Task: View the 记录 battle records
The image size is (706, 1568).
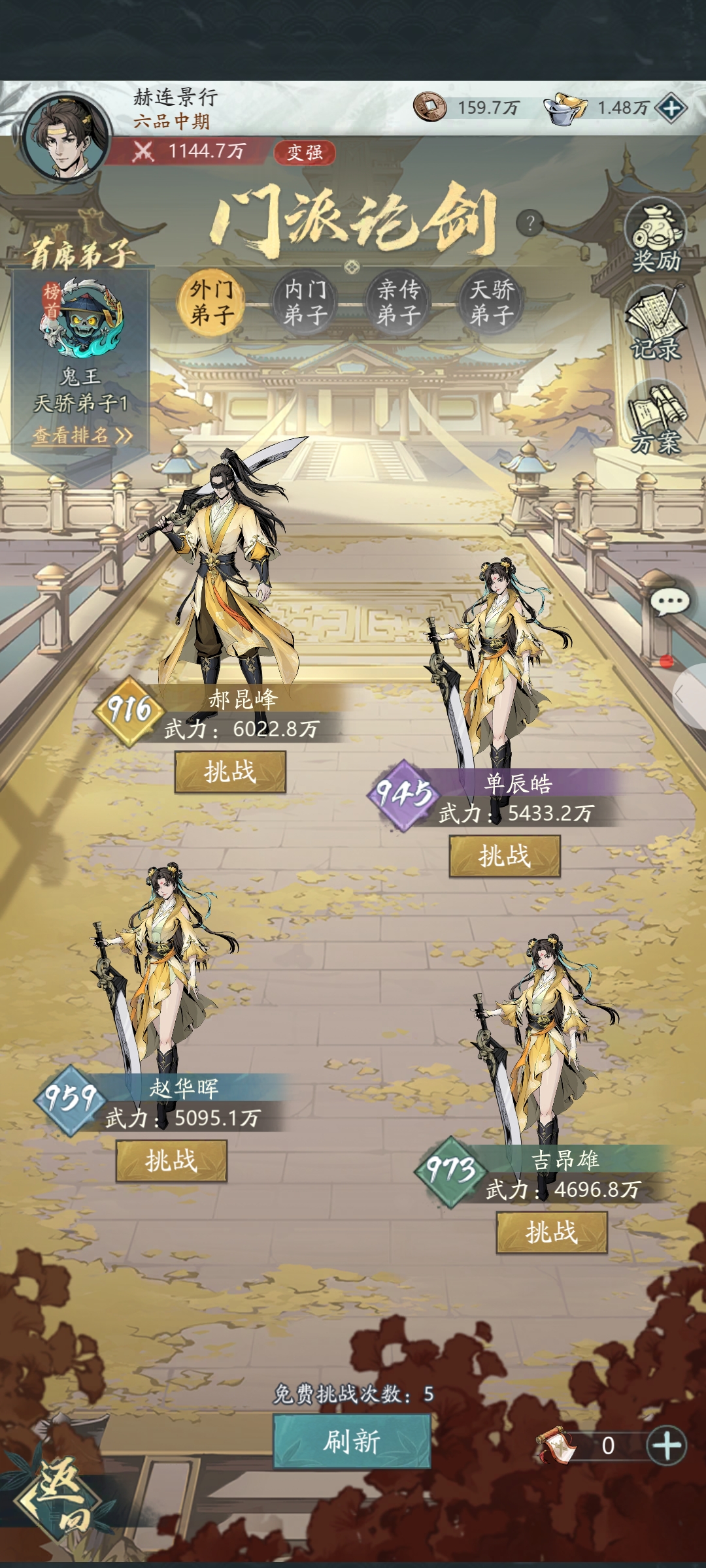Action: coord(656,325)
